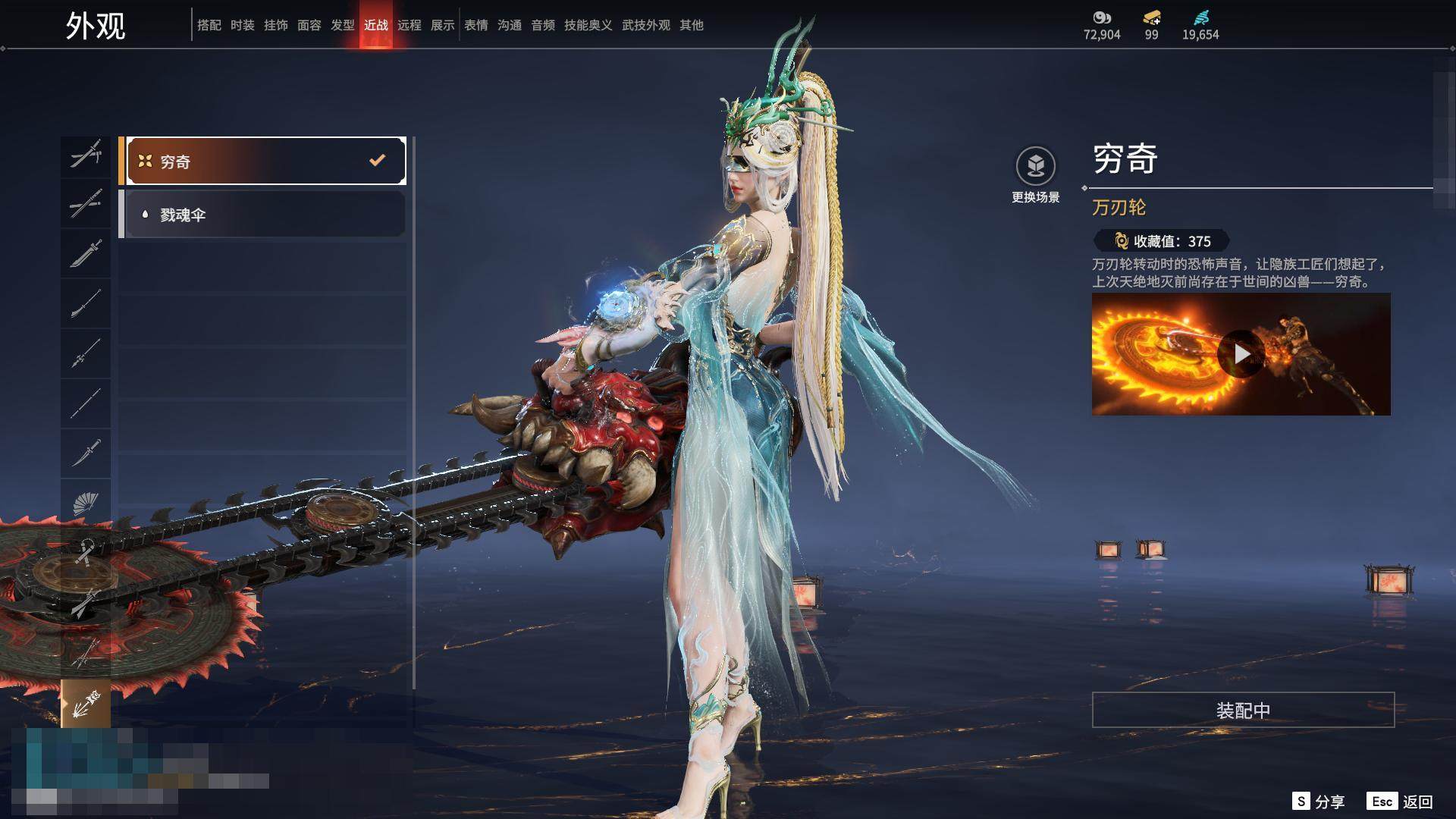The image size is (1456, 819).
Task: Click the 更换场景 scene change icon
Action: pos(1035,166)
